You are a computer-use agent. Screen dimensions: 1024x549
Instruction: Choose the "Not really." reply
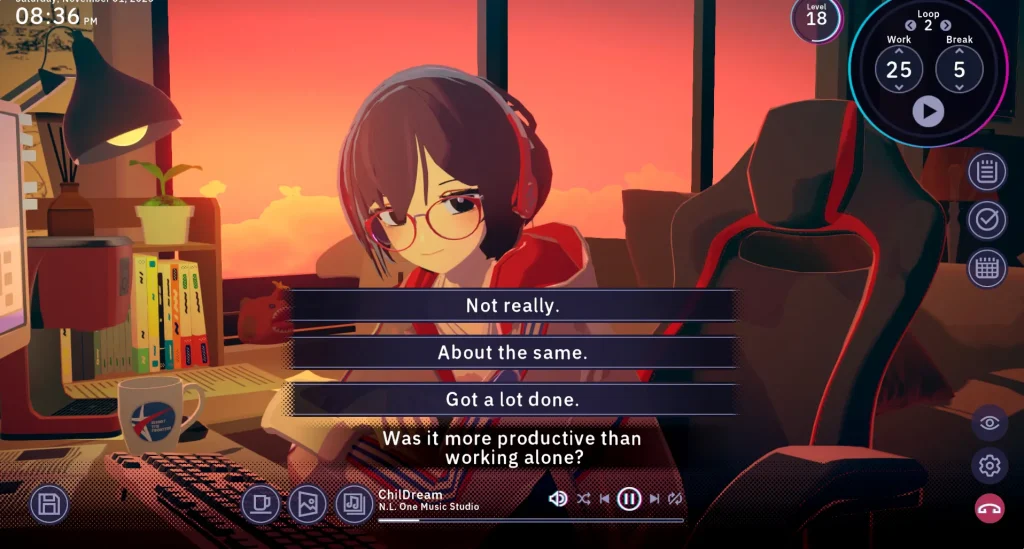pos(512,306)
